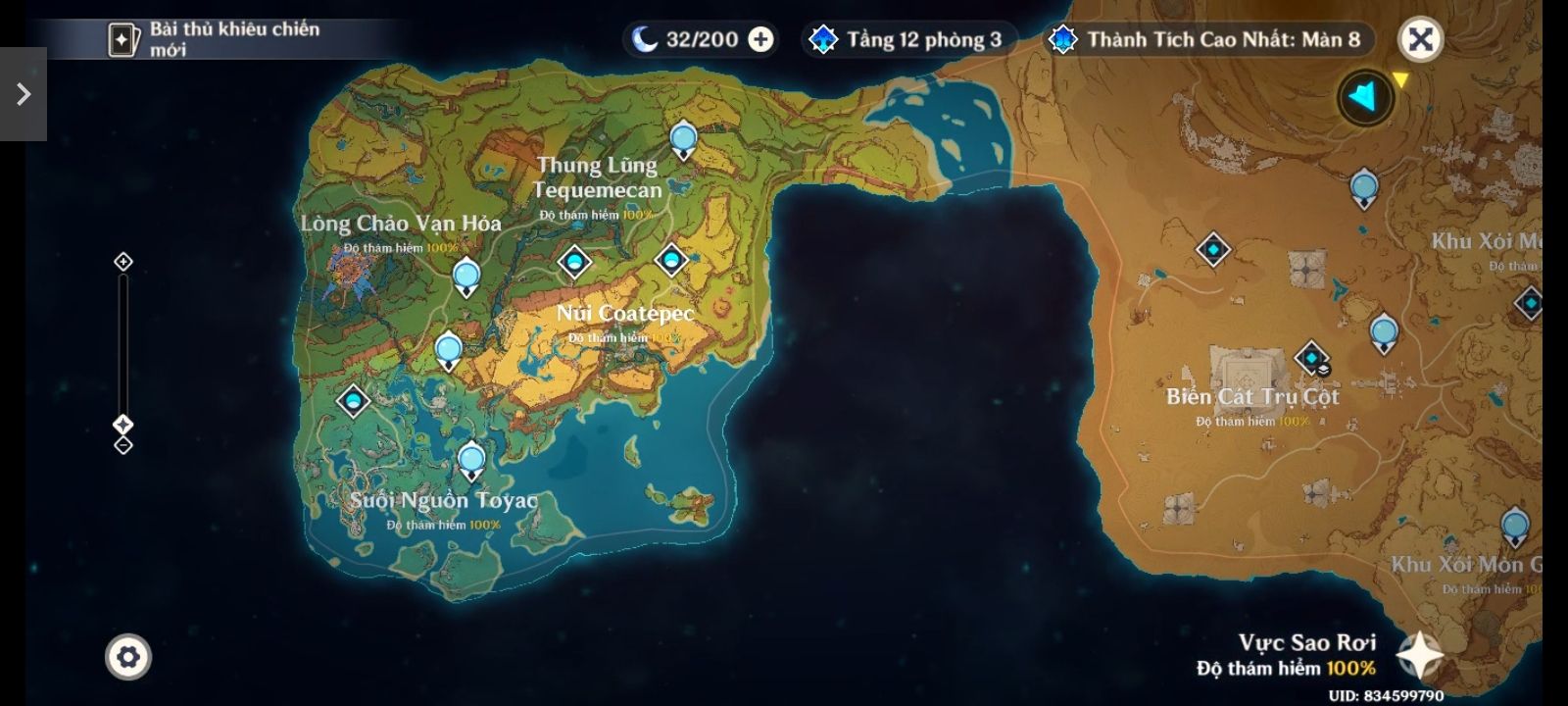Open the Vực Sao Rơi region selector
The image size is (1568, 706).
point(1419,655)
